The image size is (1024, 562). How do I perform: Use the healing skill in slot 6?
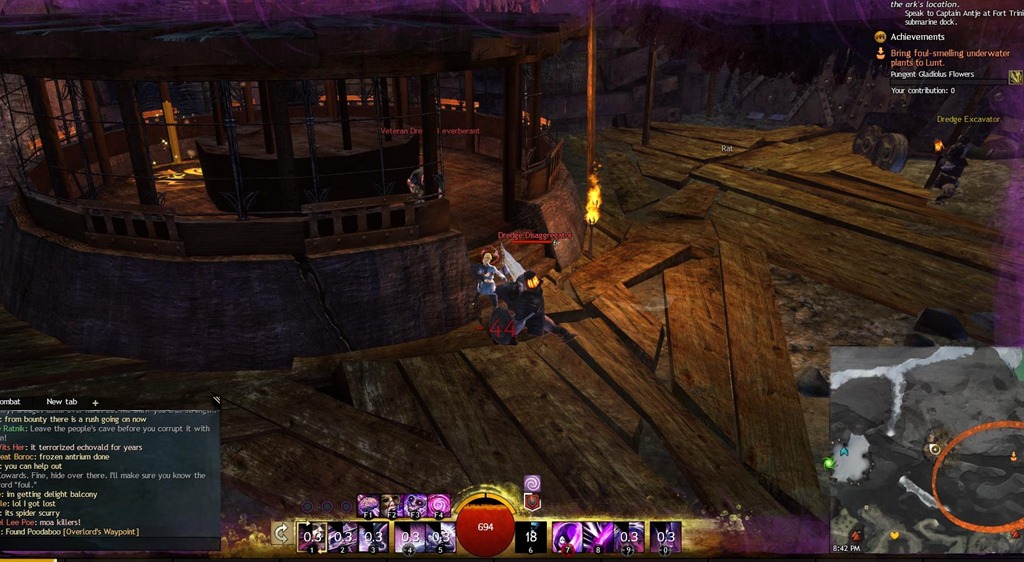click(x=531, y=536)
